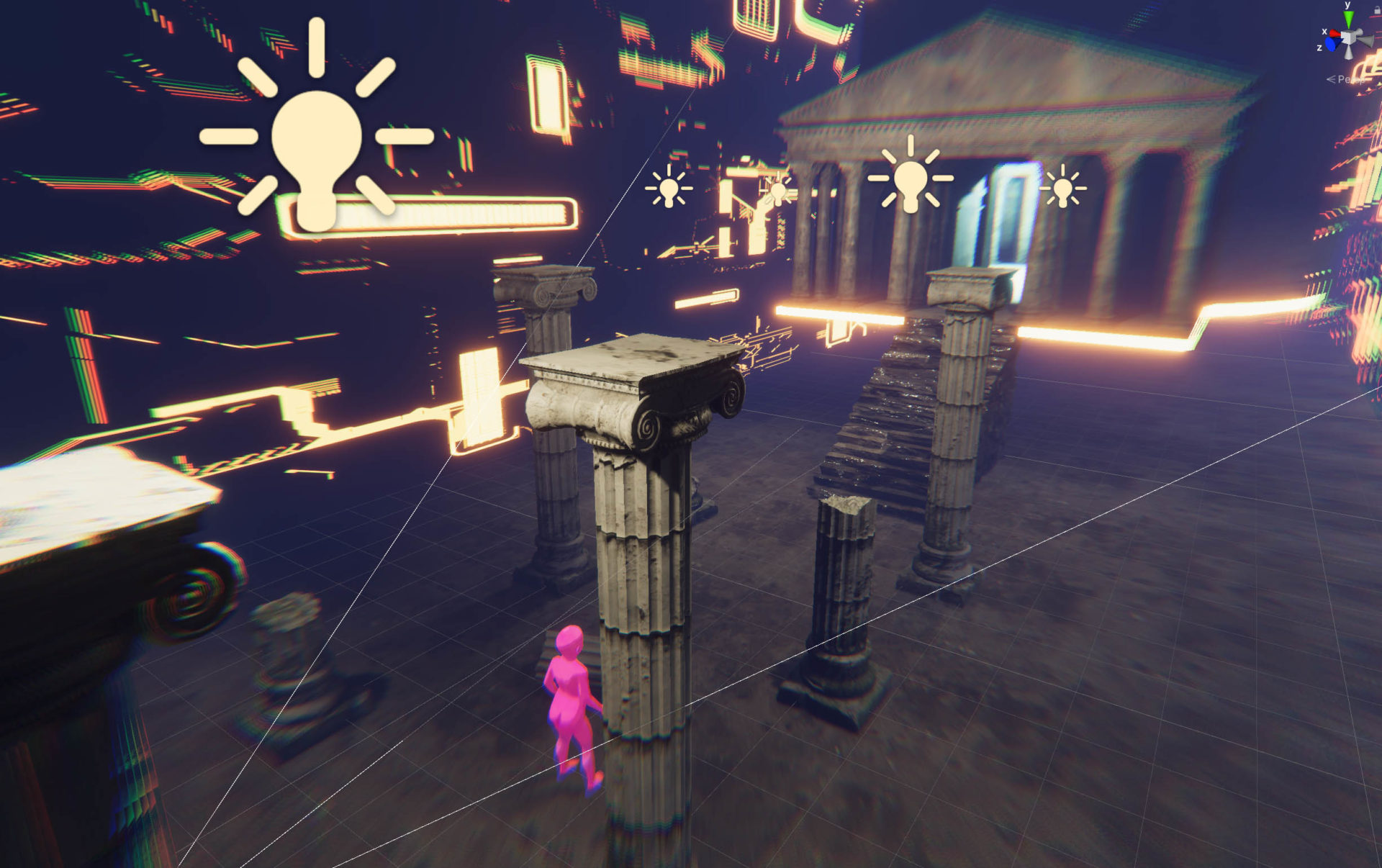
Task: Click the blue Z axis cone on the scene gizmo
Action: tap(1331, 45)
